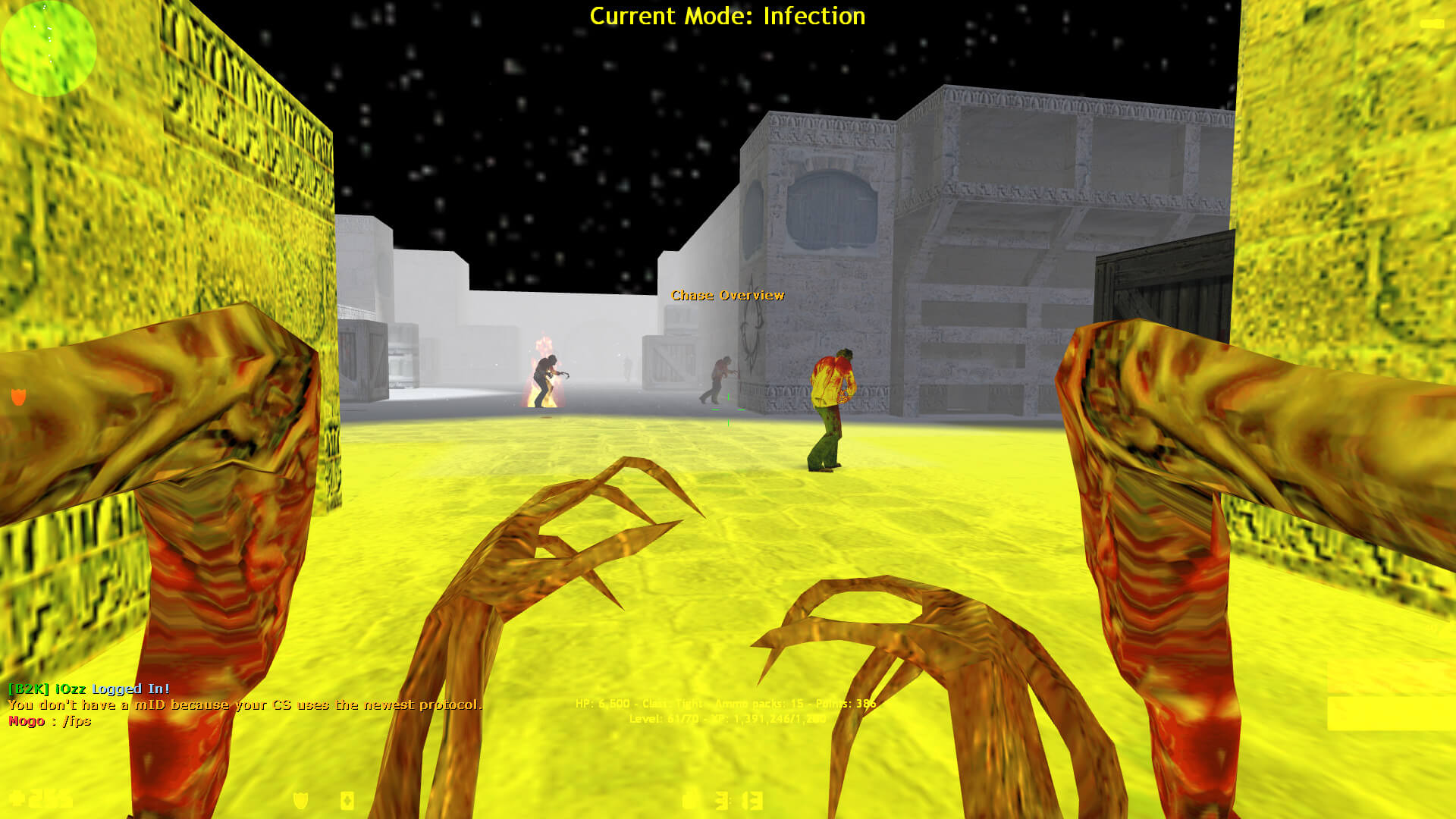Viewport: 1456px width, 819px height.
Task: Click the green circular radar
Action: (x=49, y=48)
